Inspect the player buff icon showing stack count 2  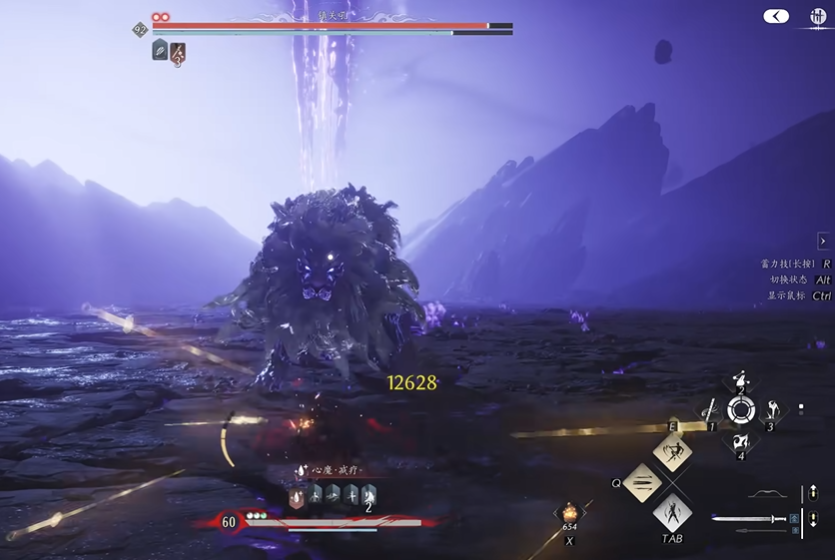(x=367, y=494)
